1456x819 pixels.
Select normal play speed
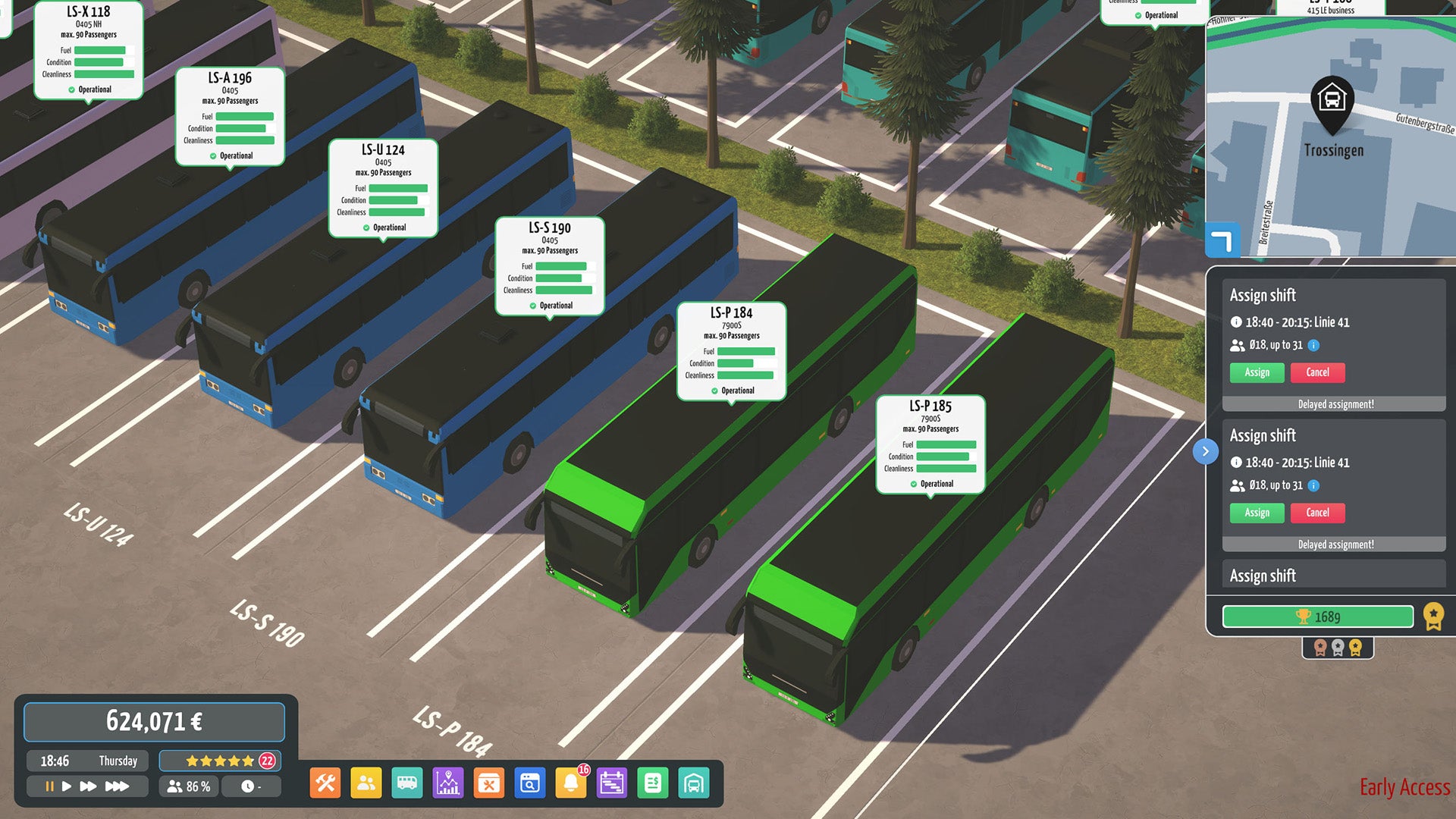(67, 786)
